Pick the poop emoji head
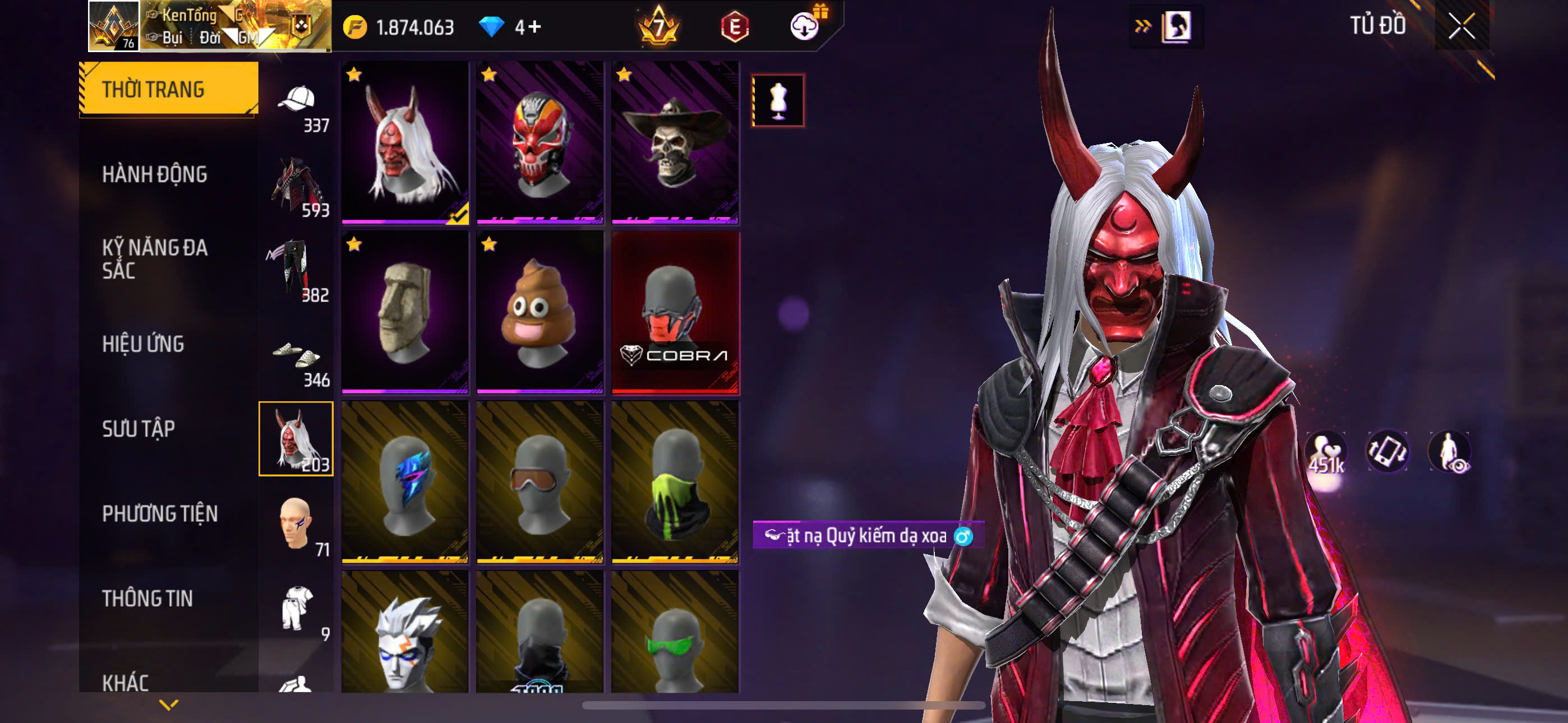The height and width of the screenshot is (723, 1568). point(540,312)
